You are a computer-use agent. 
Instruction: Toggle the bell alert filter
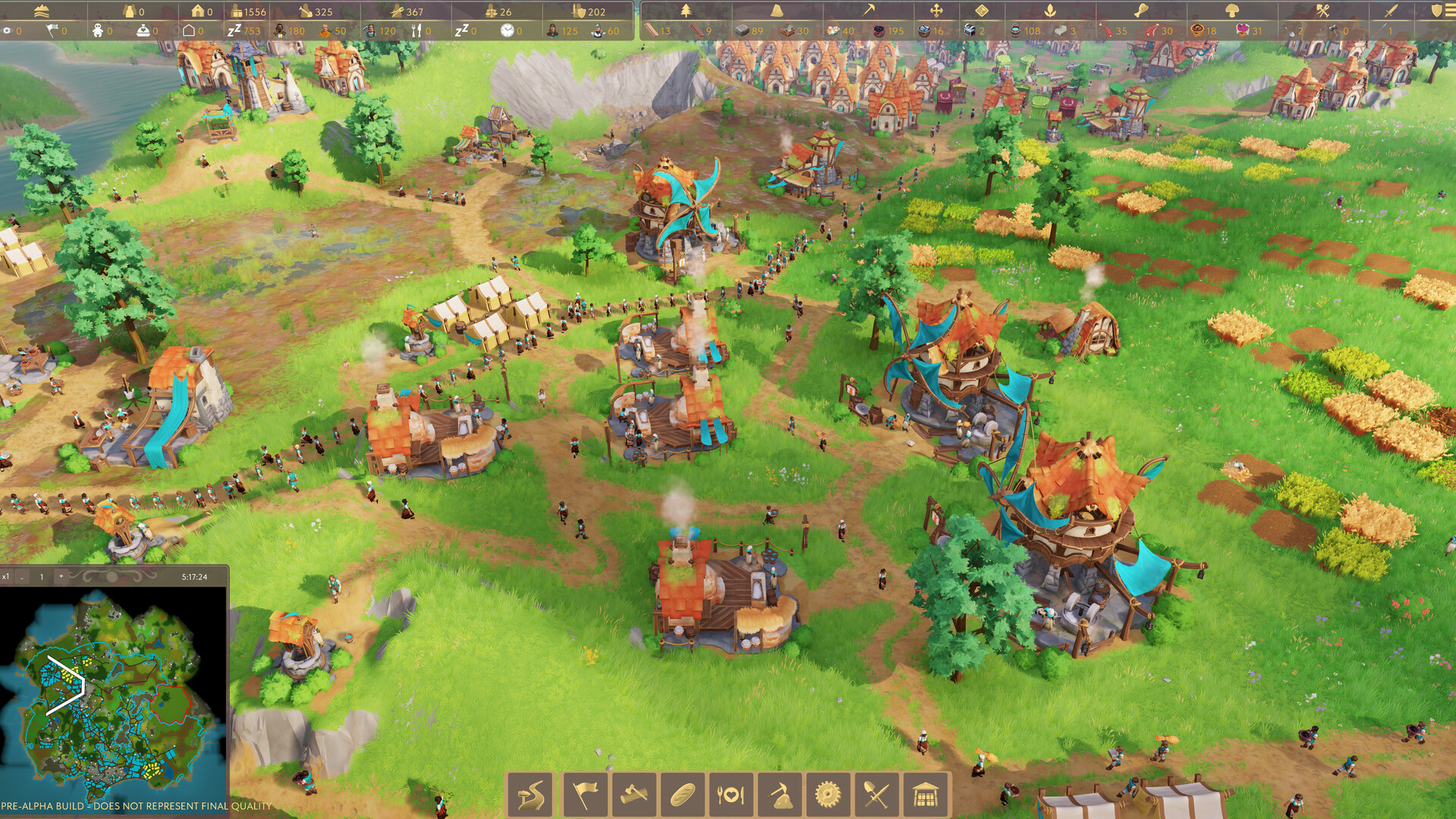click(x=776, y=11)
